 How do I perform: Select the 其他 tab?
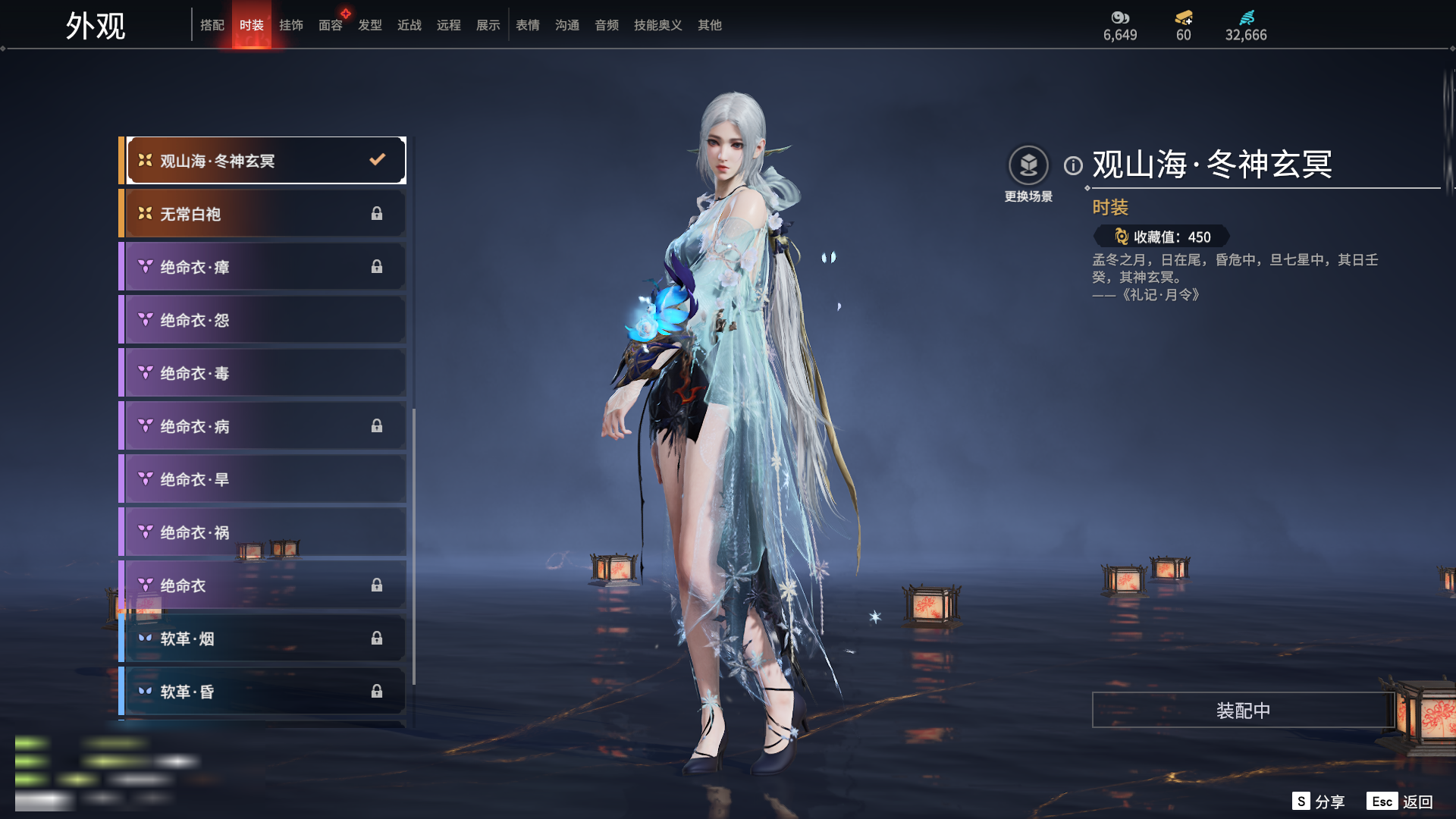(x=709, y=25)
